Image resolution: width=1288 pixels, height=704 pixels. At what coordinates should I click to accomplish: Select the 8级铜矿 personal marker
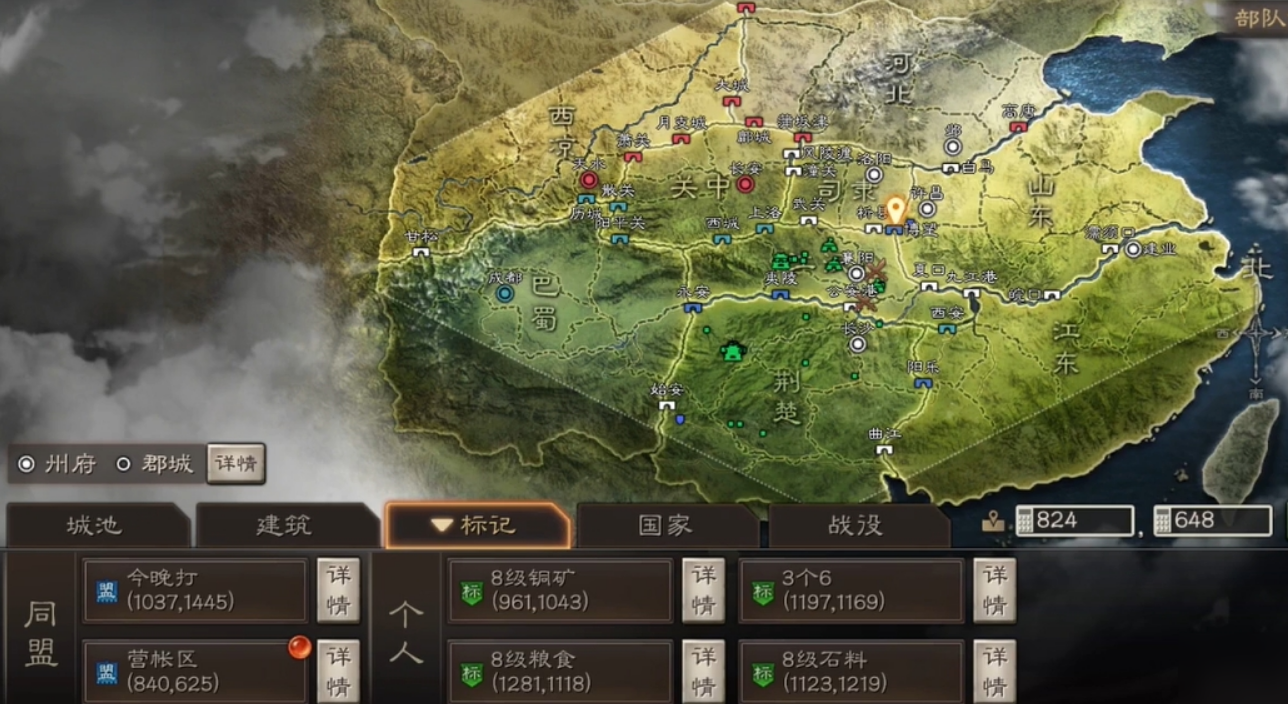(560, 590)
